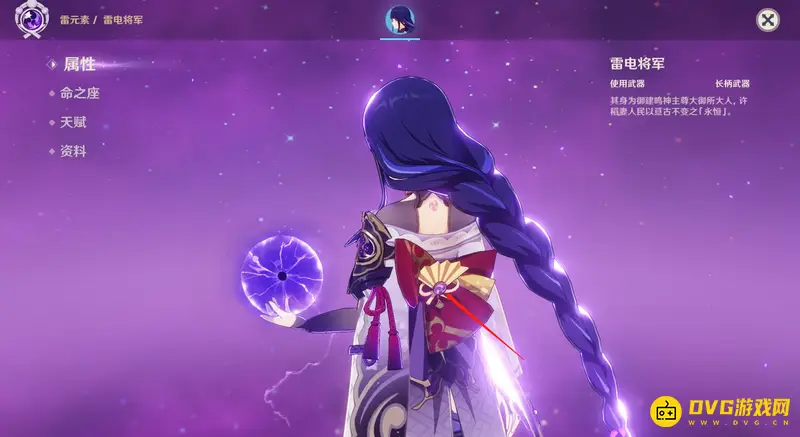Select the 命之座 (Constellation) entry

[x=79, y=93]
